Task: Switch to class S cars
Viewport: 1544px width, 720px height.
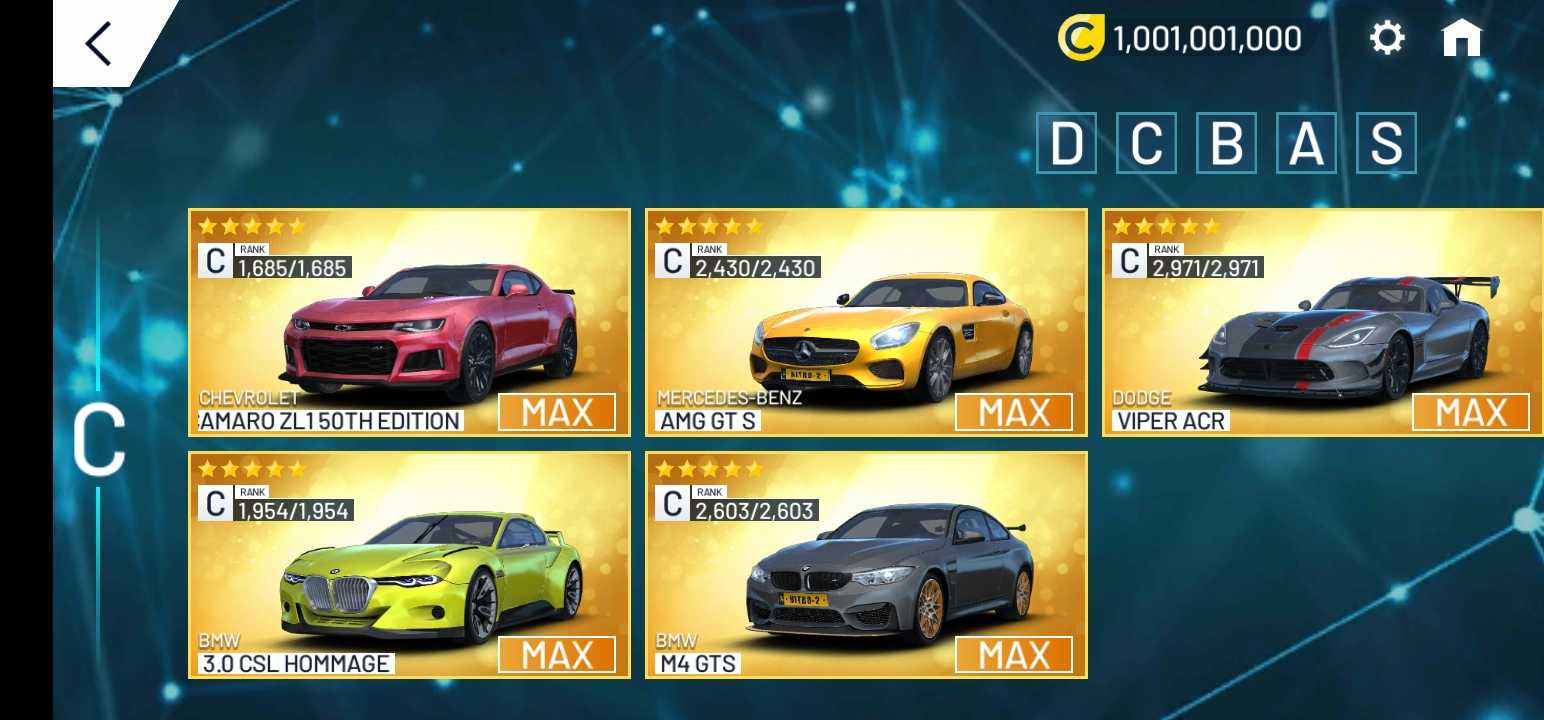Action: coord(1386,144)
